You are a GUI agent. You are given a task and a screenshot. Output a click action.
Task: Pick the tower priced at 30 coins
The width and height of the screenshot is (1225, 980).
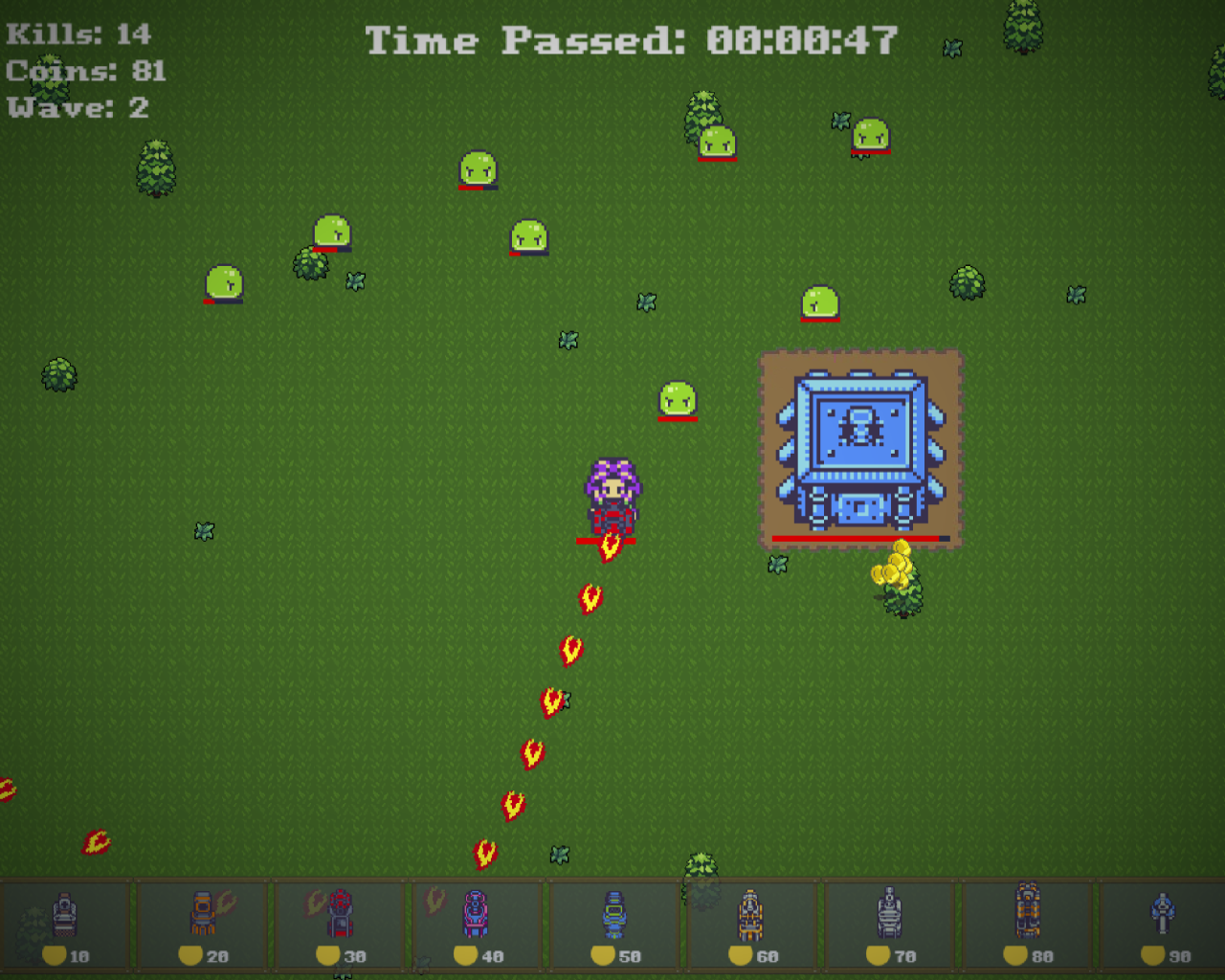pyautogui.click(x=341, y=924)
